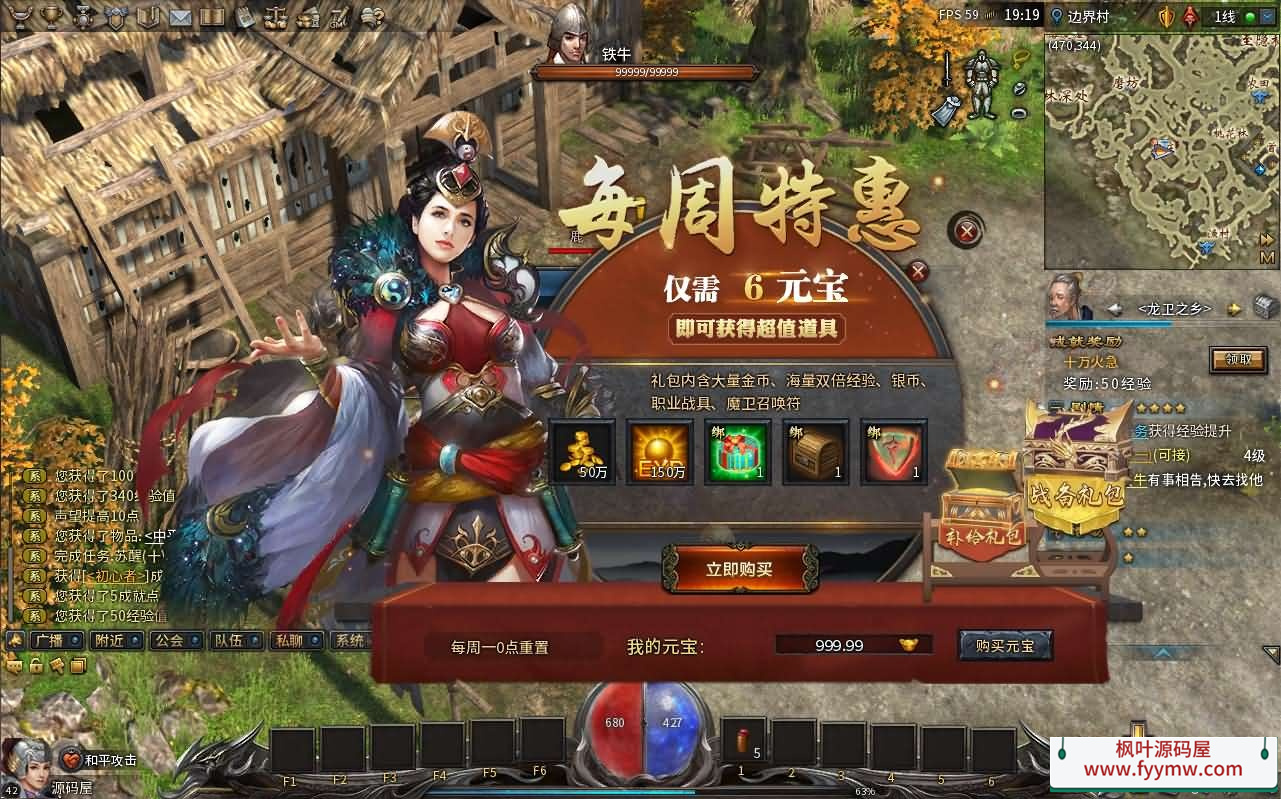Select the green gift box reward
This screenshot has width=1281, height=799.
[x=737, y=452]
